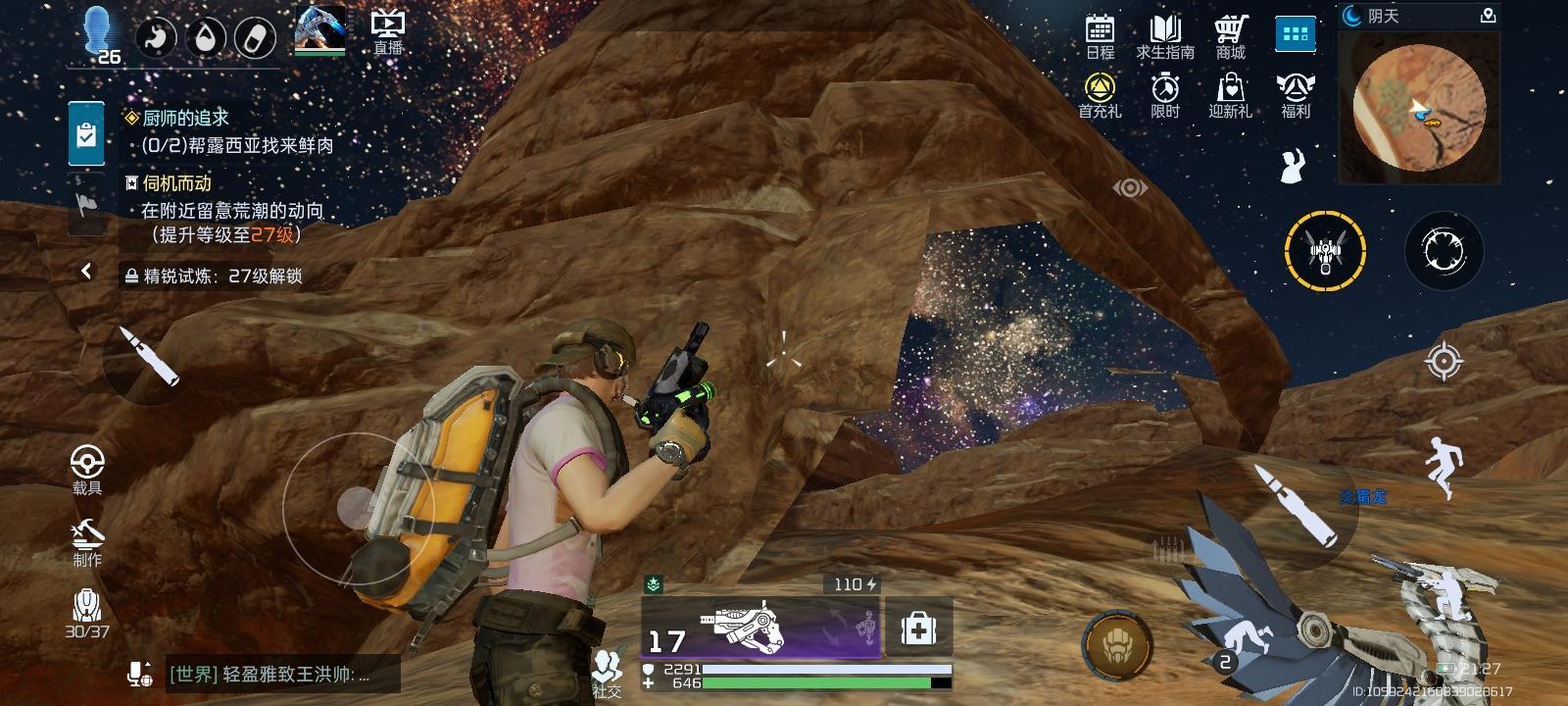Select the 厨师的追求 quest tracker

185,118
